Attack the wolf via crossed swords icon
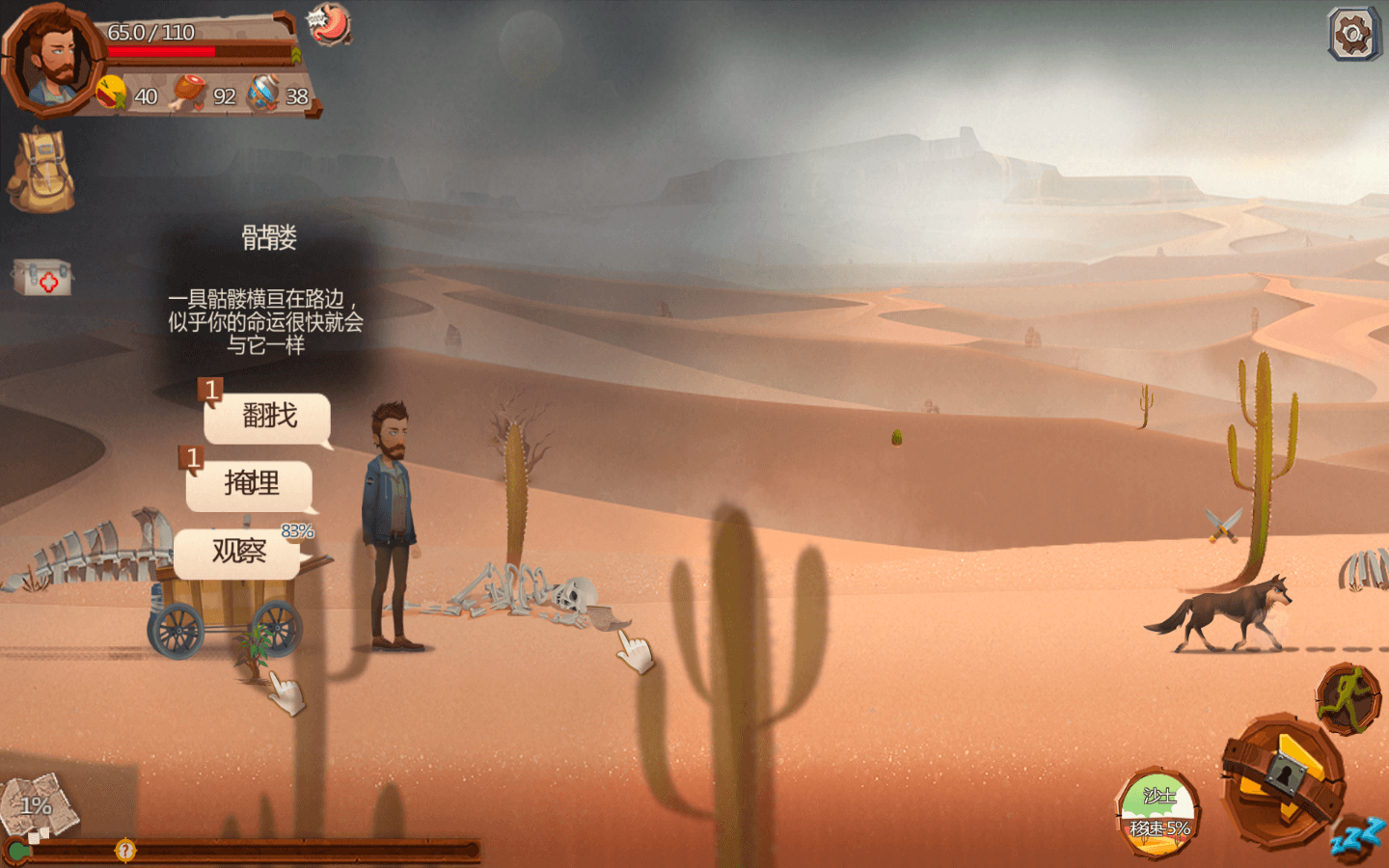 click(1223, 525)
